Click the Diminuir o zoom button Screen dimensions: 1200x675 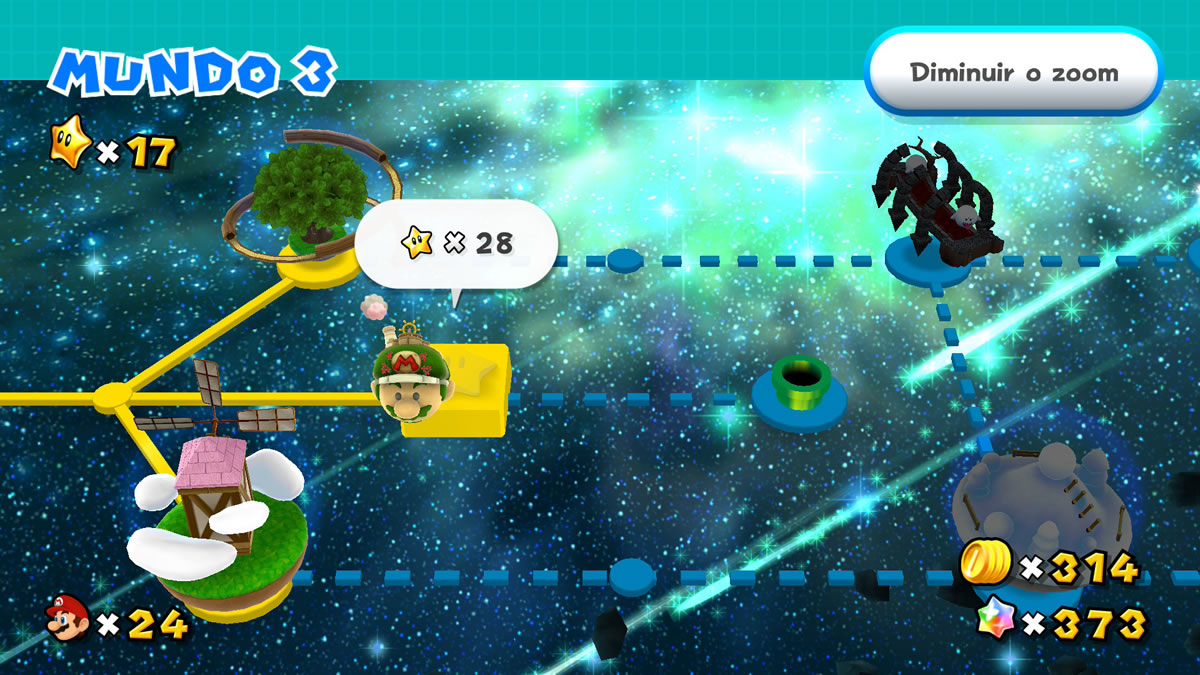coord(1013,73)
